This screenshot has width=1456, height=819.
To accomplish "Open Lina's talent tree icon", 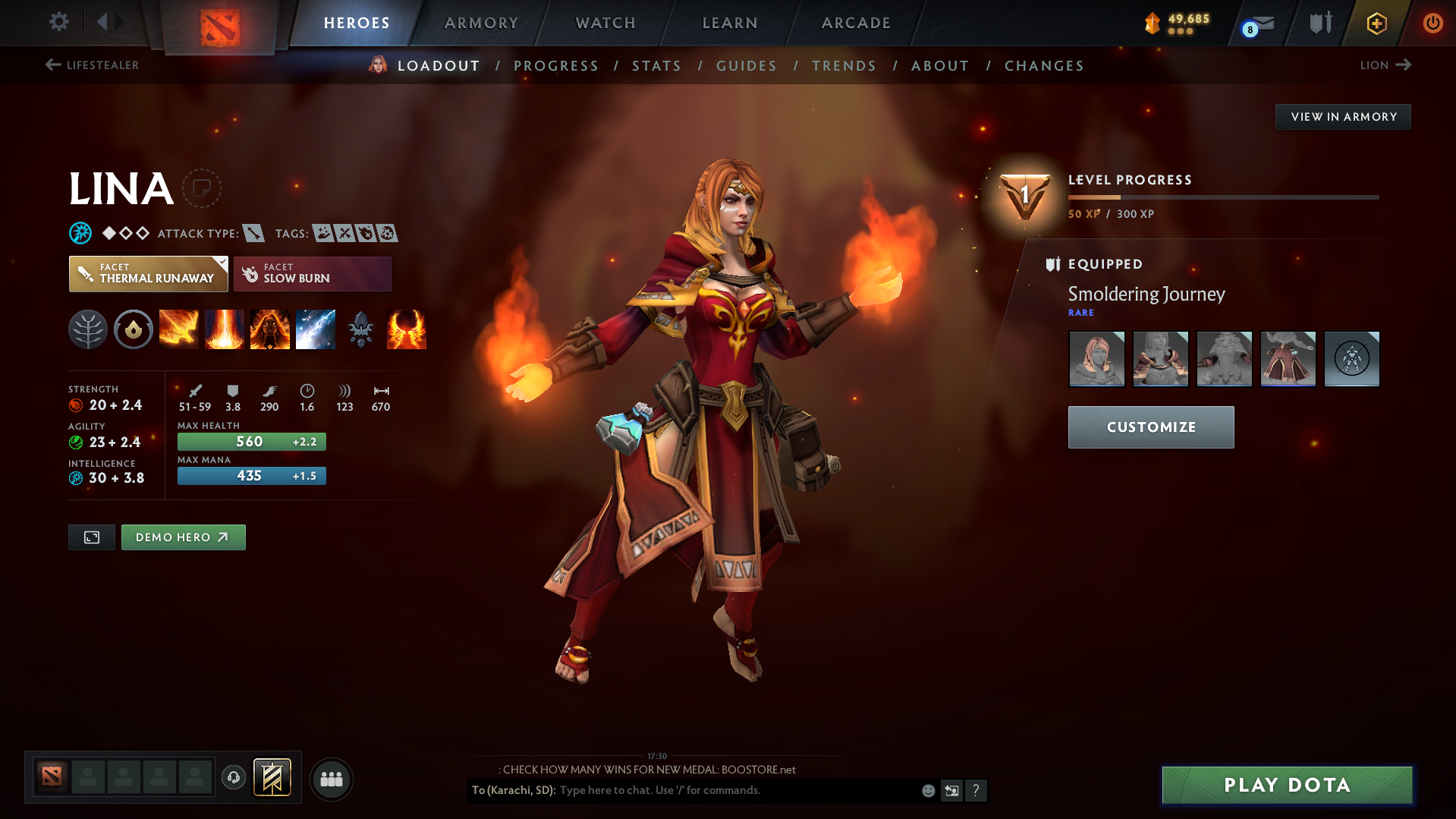I will tap(88, 329).
